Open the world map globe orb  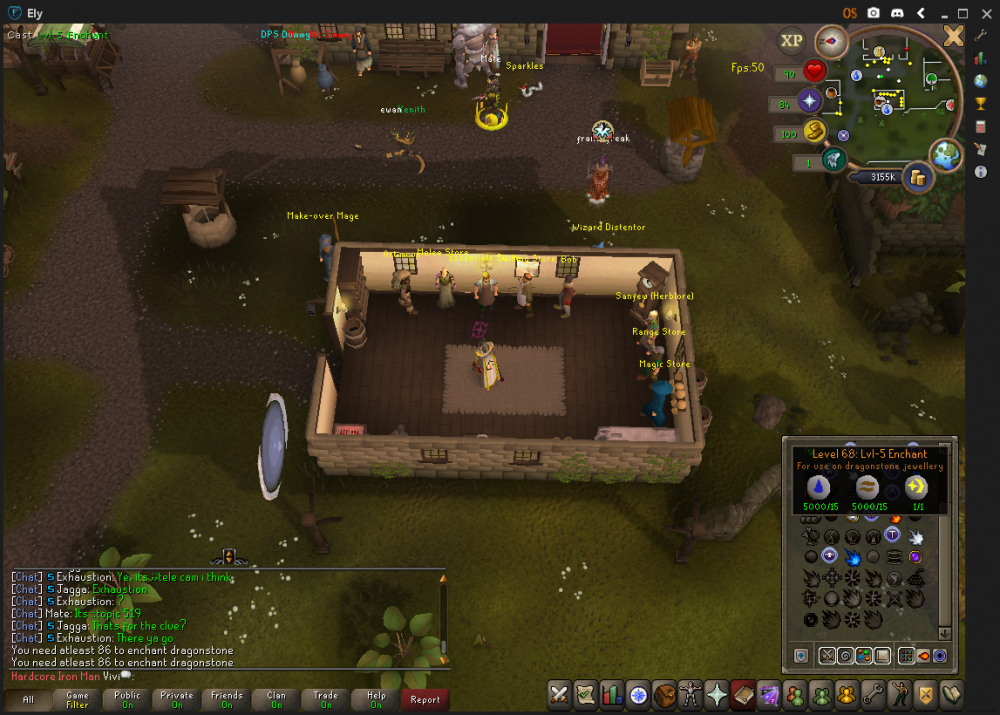click(945, 153)
